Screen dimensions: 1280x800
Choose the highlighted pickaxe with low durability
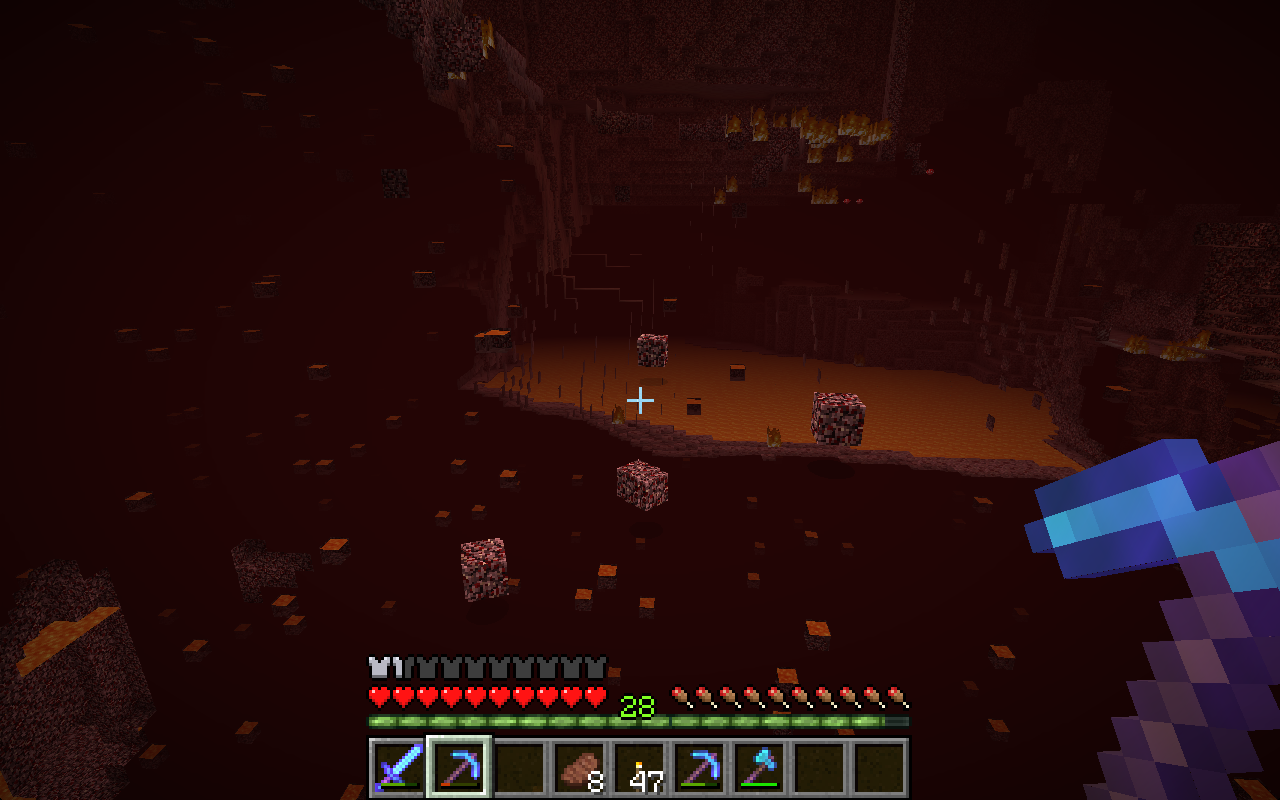coord(458,768)
